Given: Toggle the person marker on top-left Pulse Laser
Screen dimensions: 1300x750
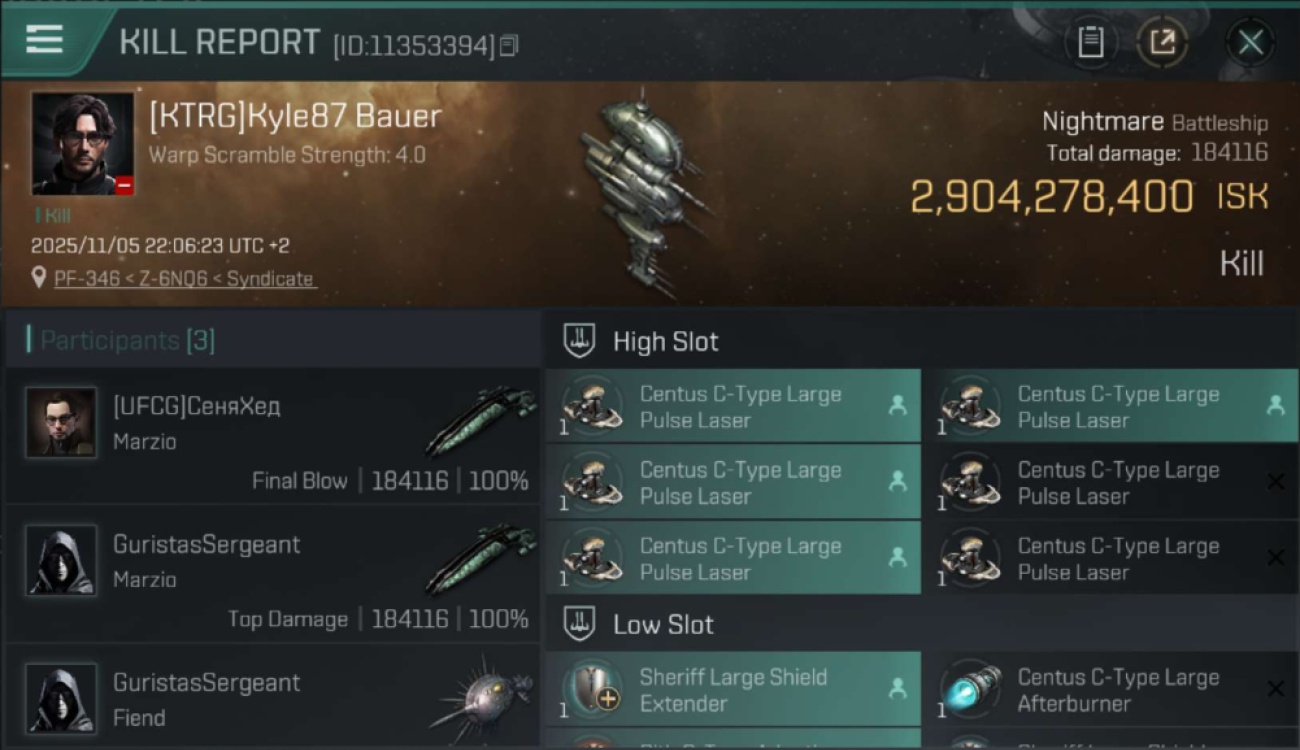Looking at the screenshot, I should click(897, 405).
